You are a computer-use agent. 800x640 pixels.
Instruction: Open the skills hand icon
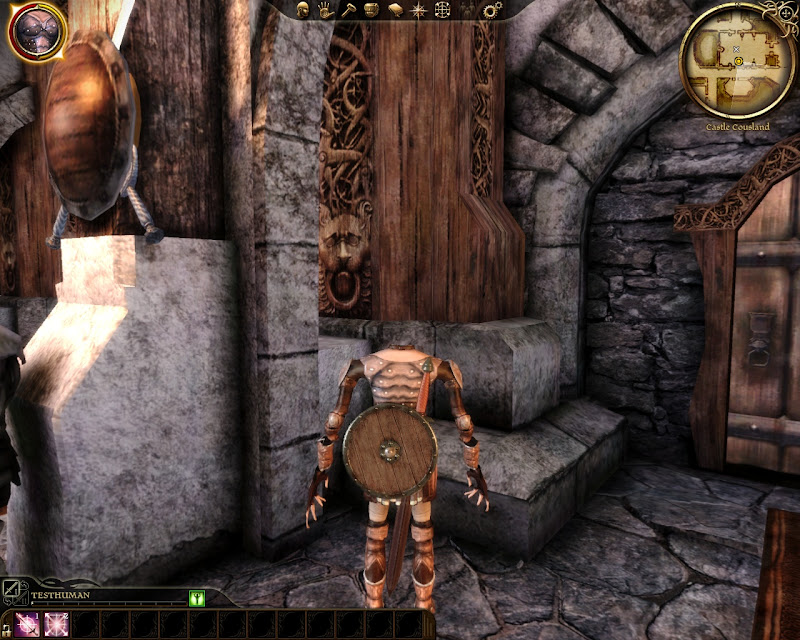[x=326, y=10]
